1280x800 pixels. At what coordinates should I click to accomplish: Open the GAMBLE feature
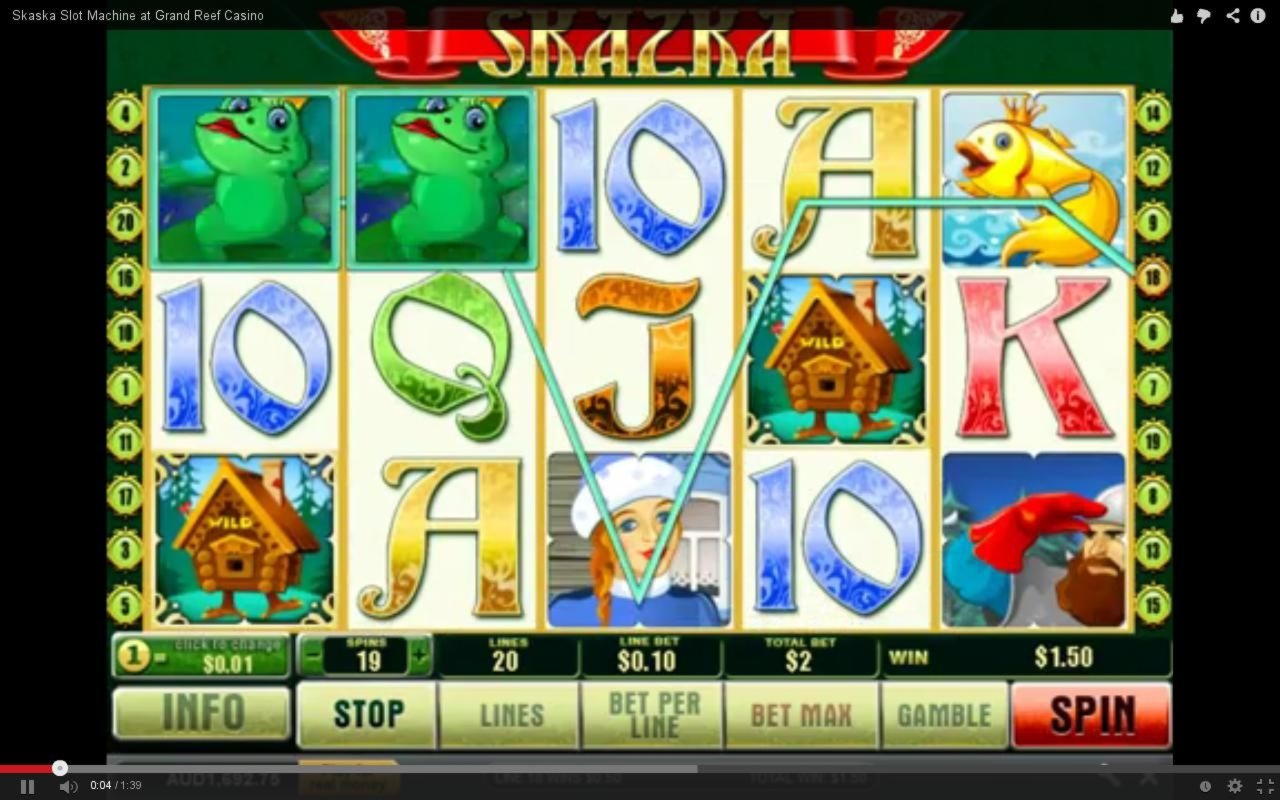click(946, 714)
